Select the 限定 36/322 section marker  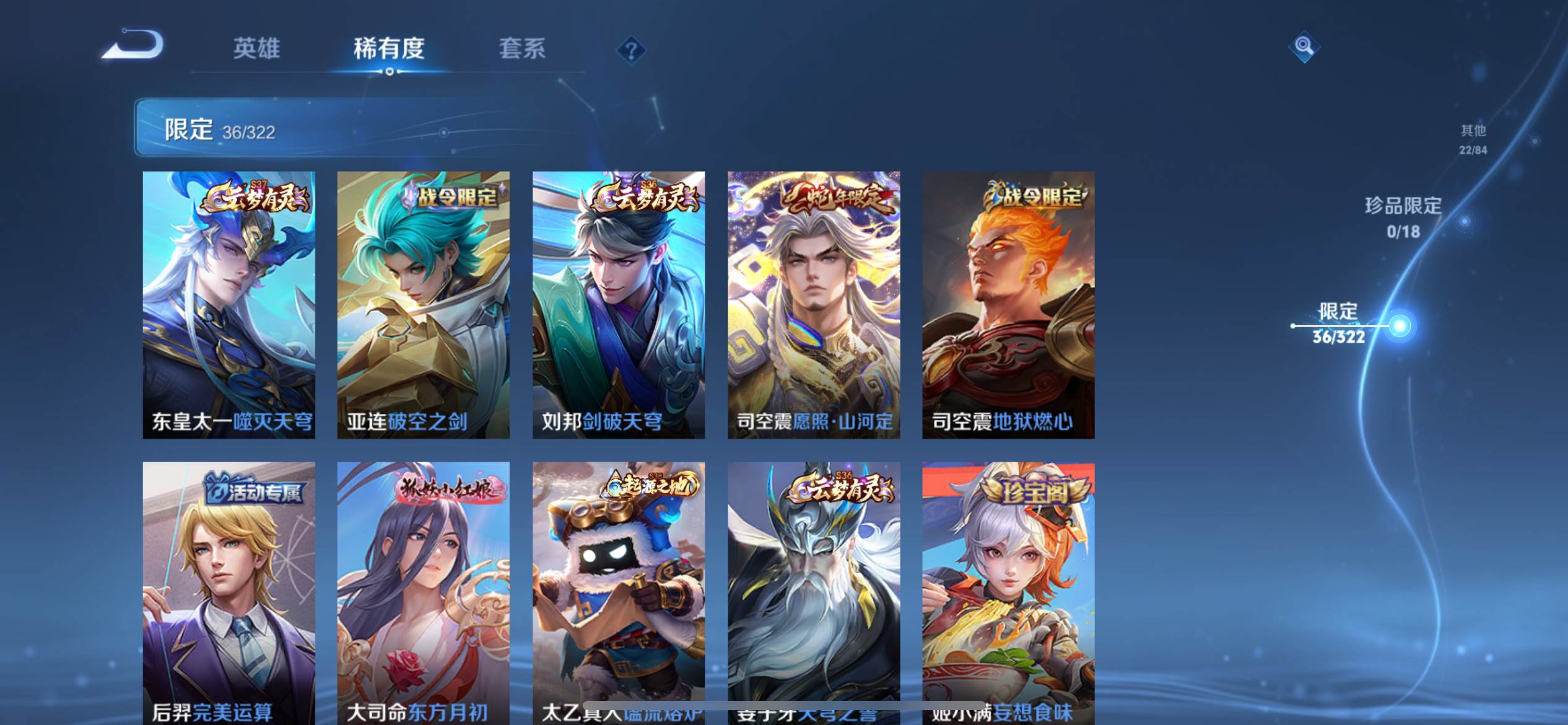pos(1339,324)
